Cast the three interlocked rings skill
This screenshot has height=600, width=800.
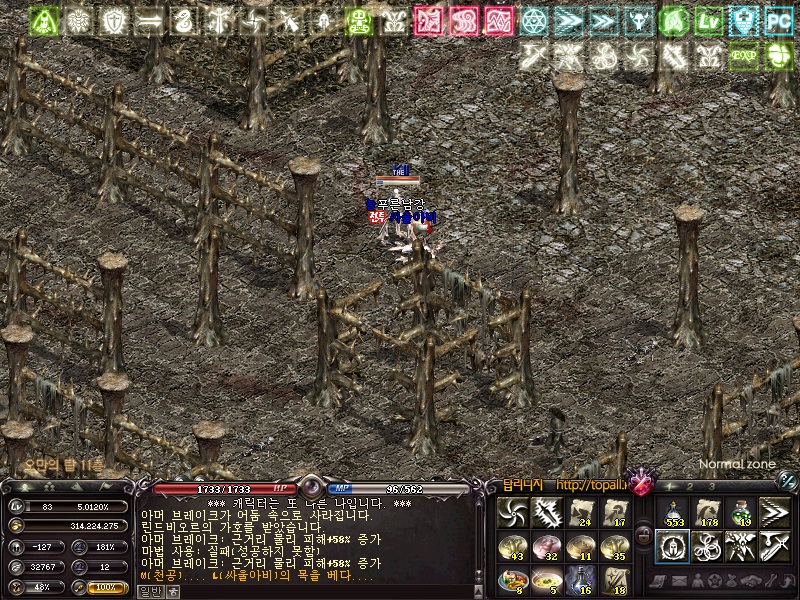coord(707,546)
